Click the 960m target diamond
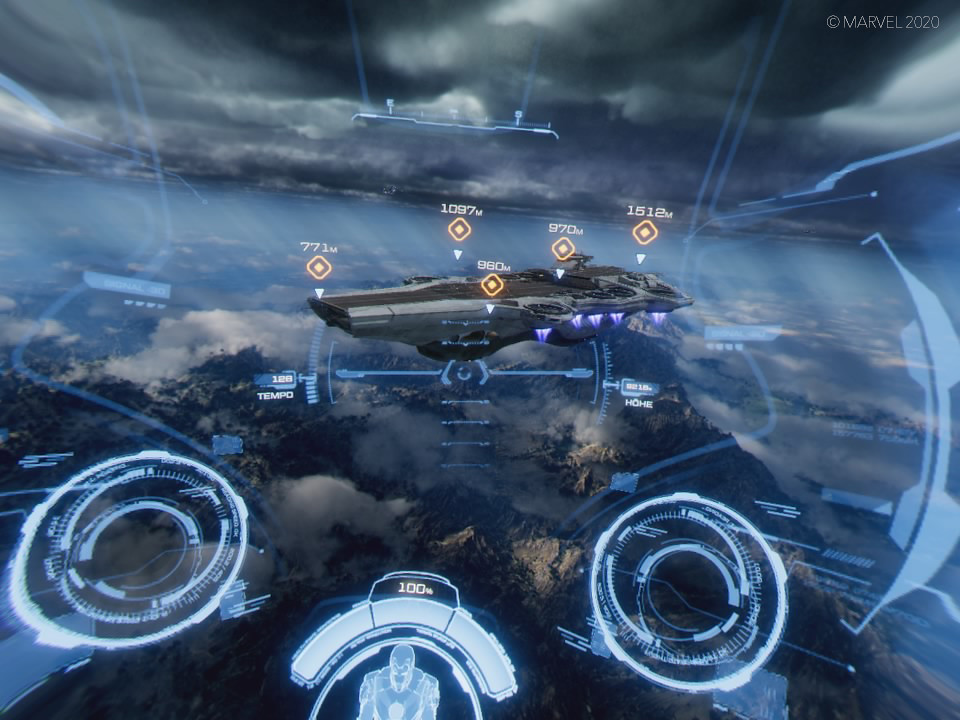The image size is (960, 720). coord(492,285)
